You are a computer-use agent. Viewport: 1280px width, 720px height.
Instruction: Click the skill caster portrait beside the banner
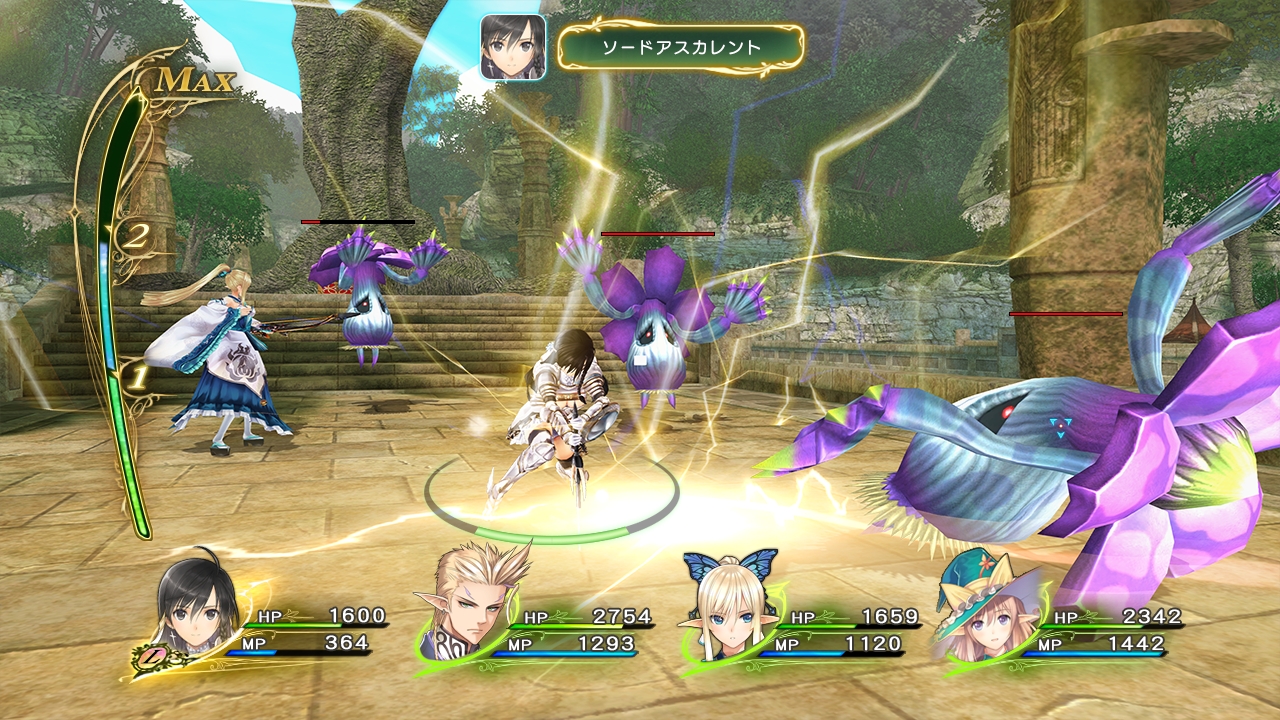[x=513, y=47]
